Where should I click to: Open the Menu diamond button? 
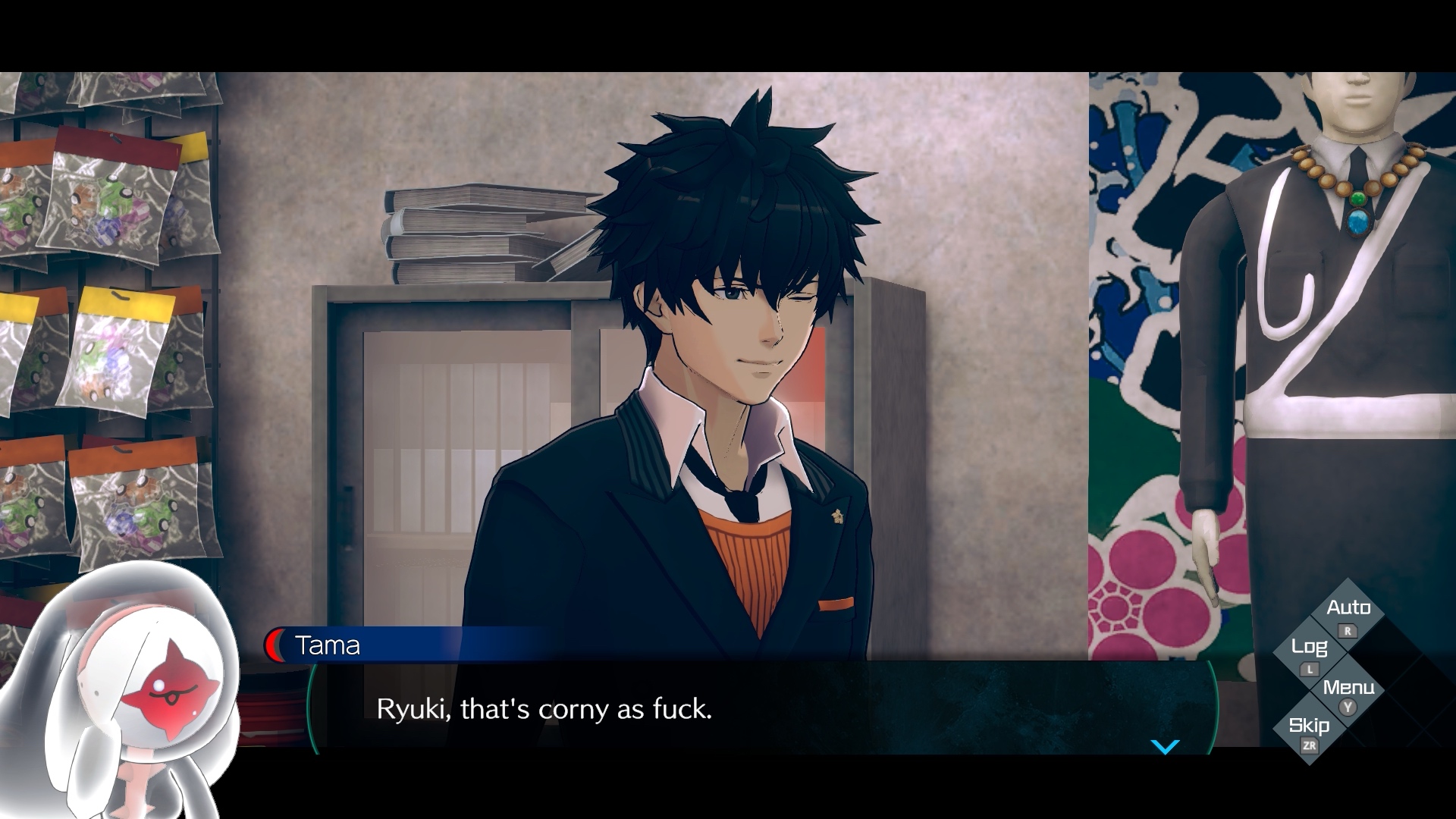click(x=1348, y=693)
